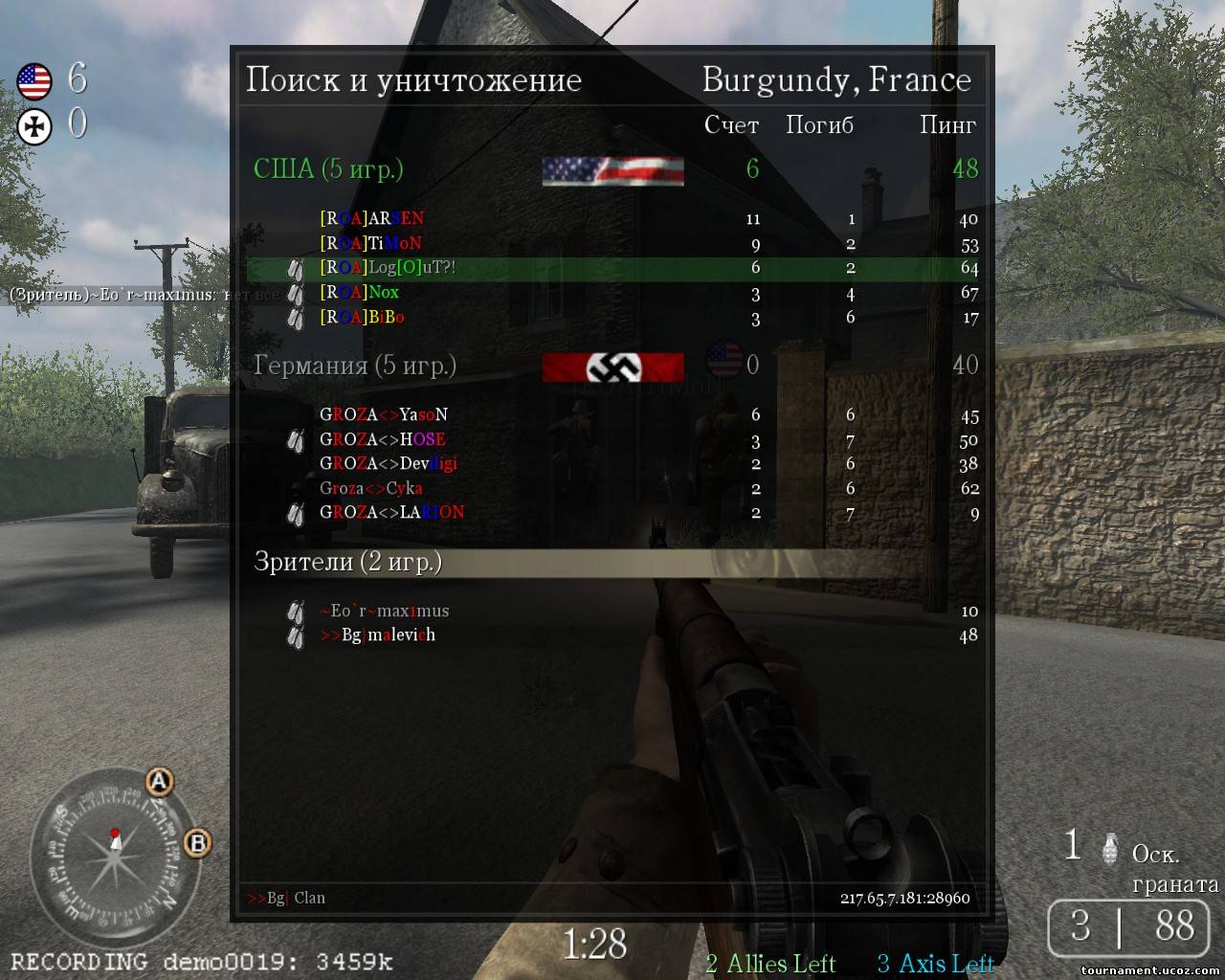This screenshot has height=980, width=1225.
Task: Select objective marker A on the compass
Action: point(159,783)
